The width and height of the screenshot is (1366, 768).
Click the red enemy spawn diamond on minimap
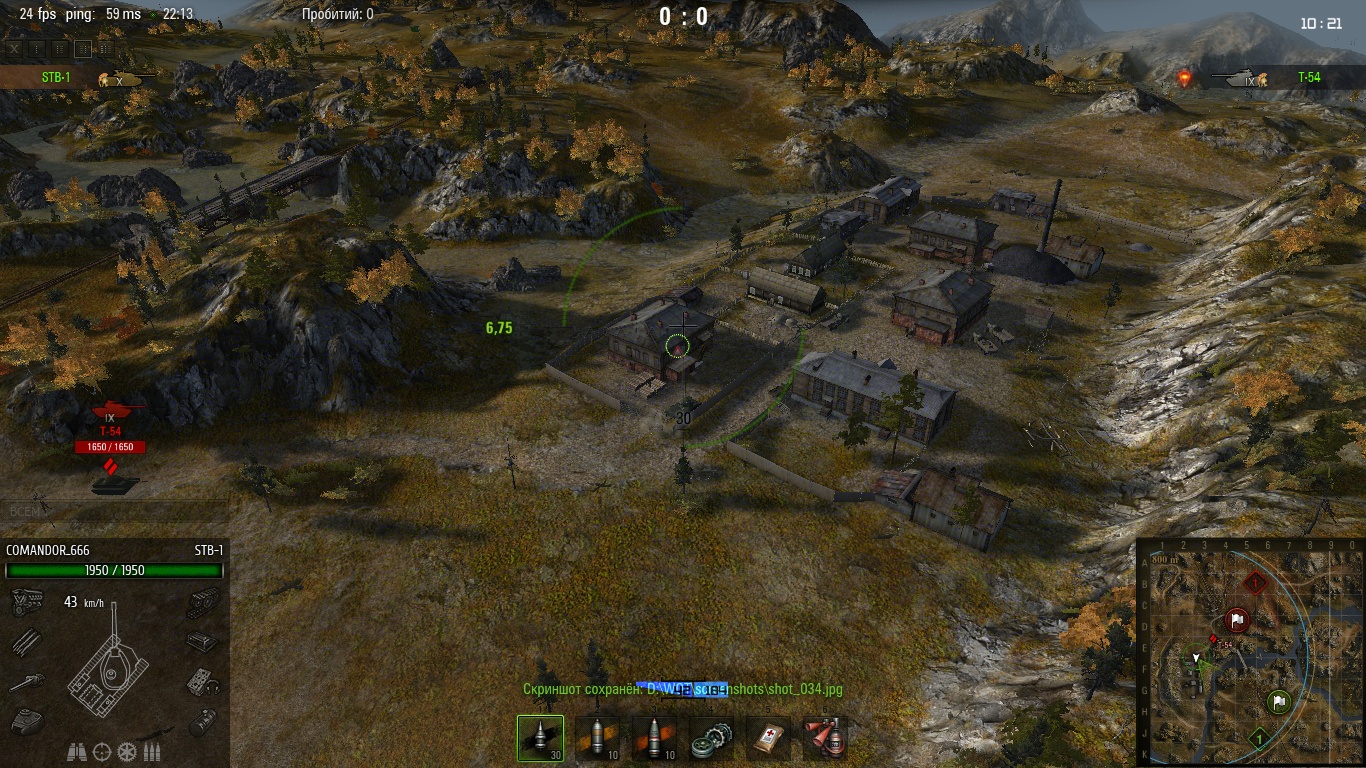coord(1256,581)
